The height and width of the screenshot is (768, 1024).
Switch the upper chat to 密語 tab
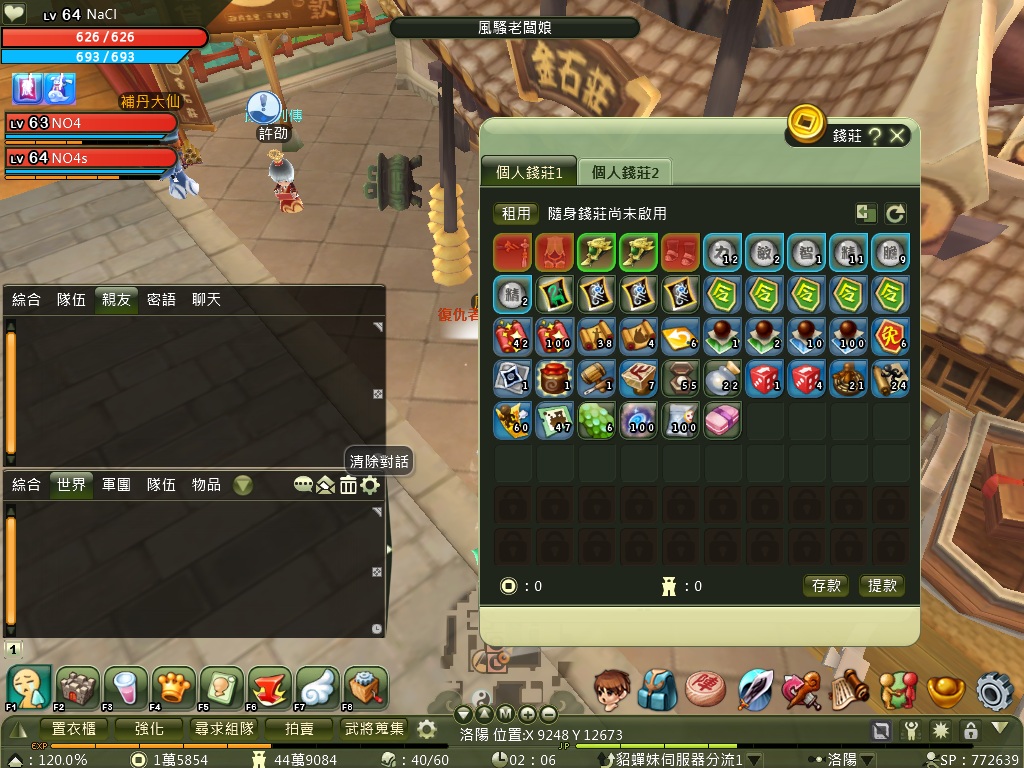(161, 299)
